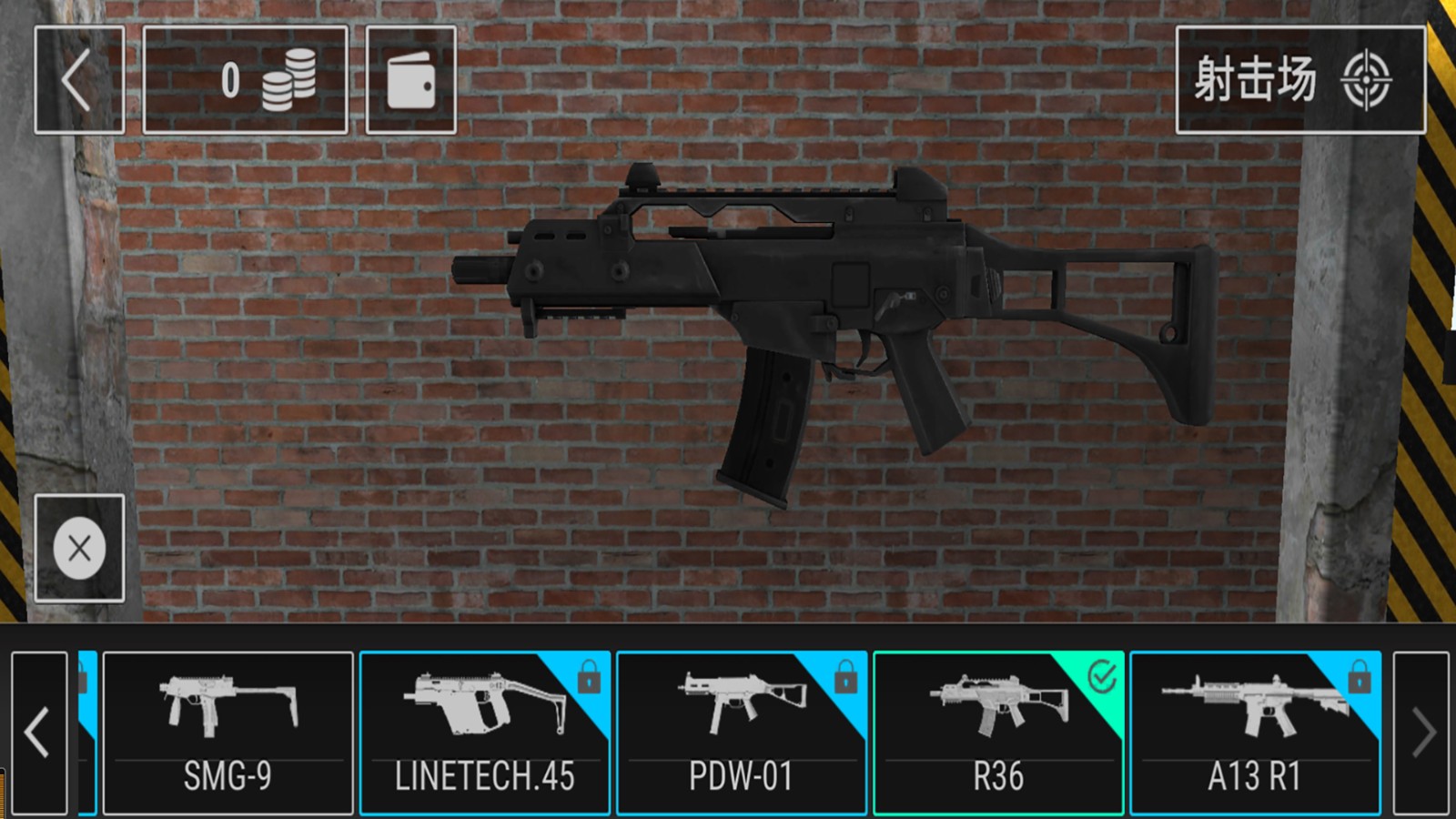Viewport: 1456px width, 819px height.
Task: Click the round X close button
Action: (79, 548)
